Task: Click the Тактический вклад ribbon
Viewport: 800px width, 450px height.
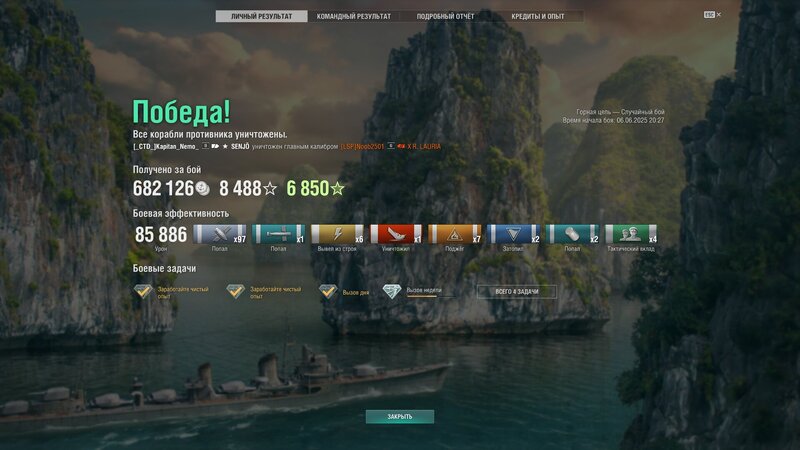Action: point(631,234)
